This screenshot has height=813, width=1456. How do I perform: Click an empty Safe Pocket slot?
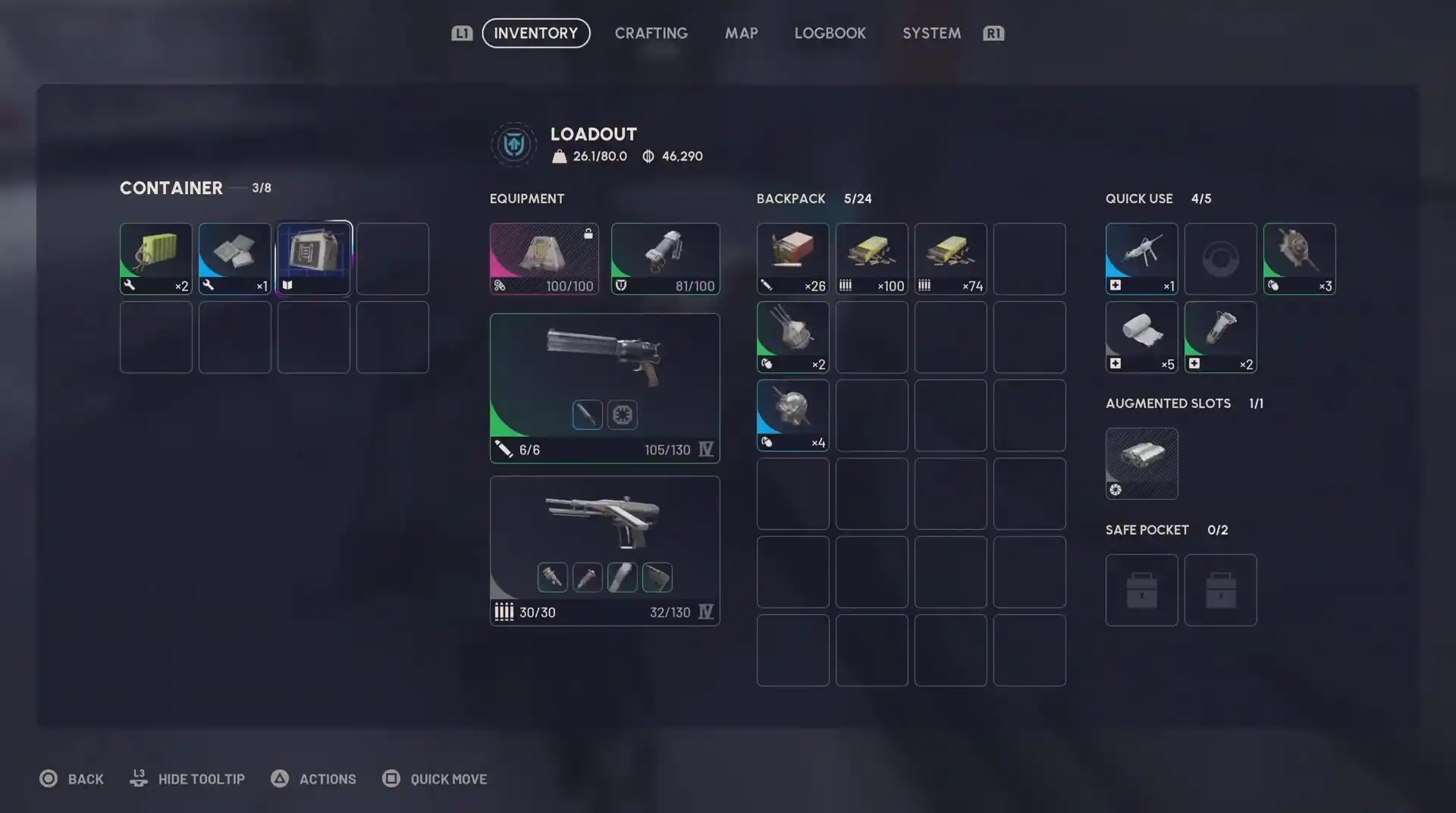(1141, 590)
